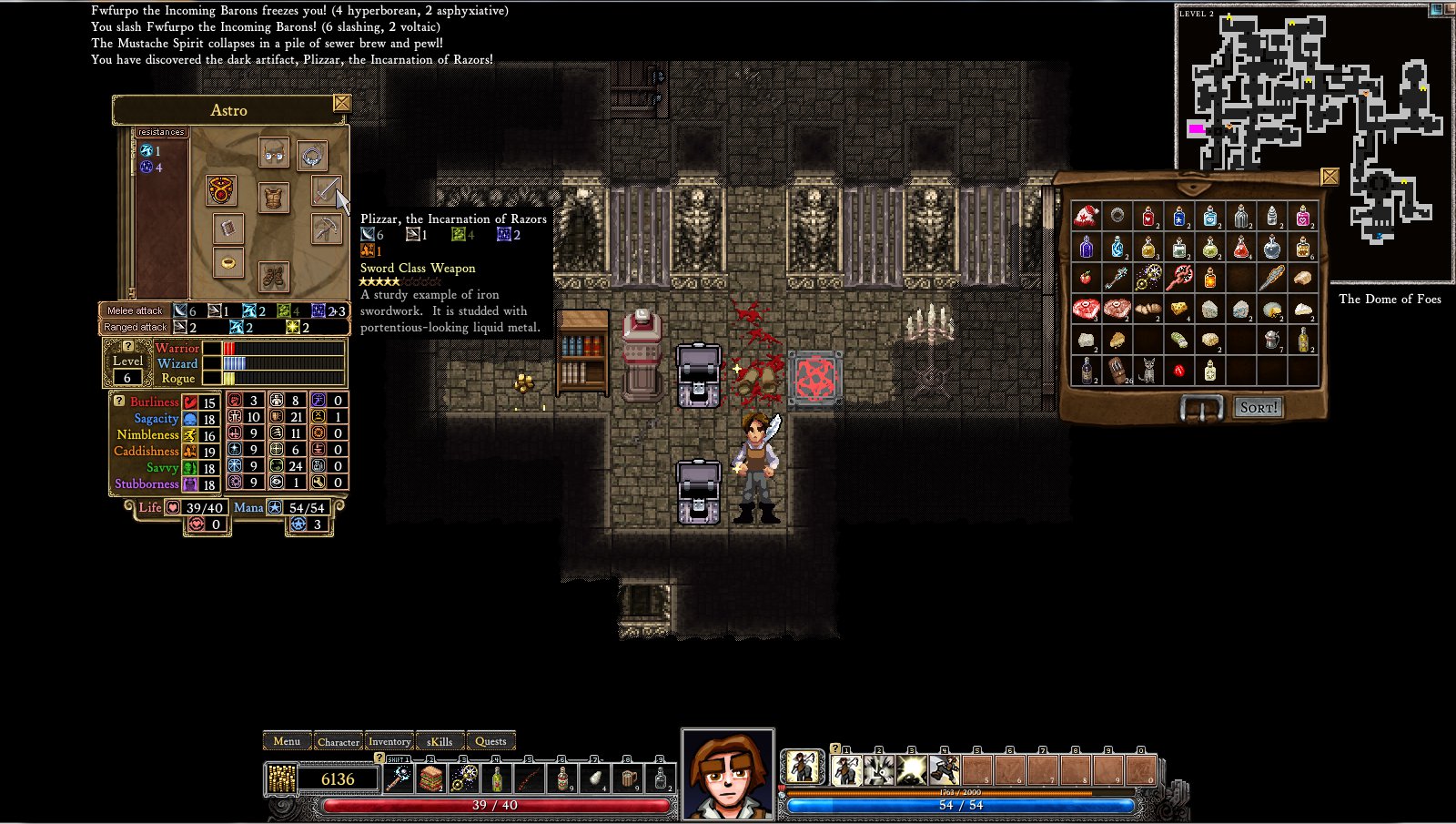Sort the inventory with Sort! button
Image resolution: width=1456 pixels, height=824 pixels.
(1259, 407)
